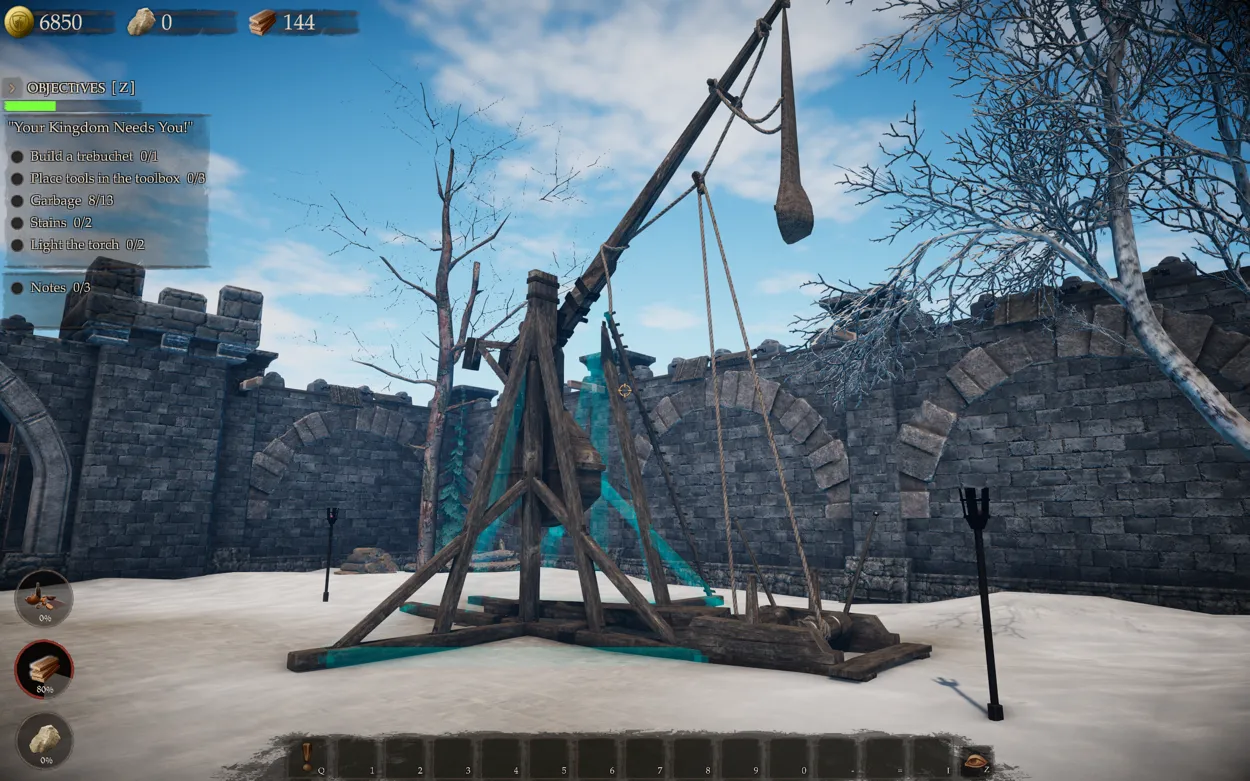Choose the Garbage objective entry
The width and height of the screenshot is (1250, 781).
point(71,200)
